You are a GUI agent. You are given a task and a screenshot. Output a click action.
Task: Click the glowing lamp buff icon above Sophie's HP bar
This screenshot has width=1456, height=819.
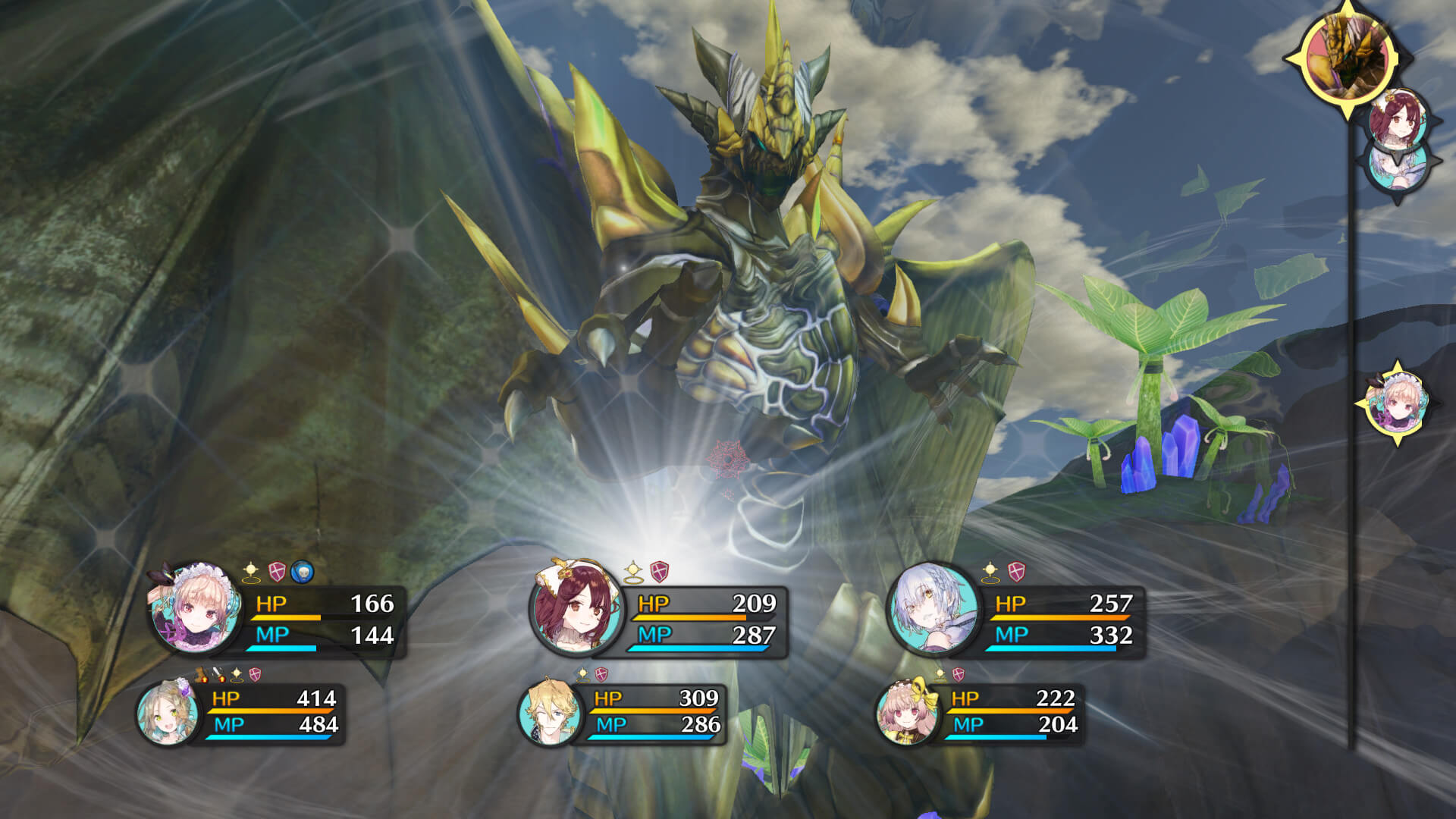(632, 571)
